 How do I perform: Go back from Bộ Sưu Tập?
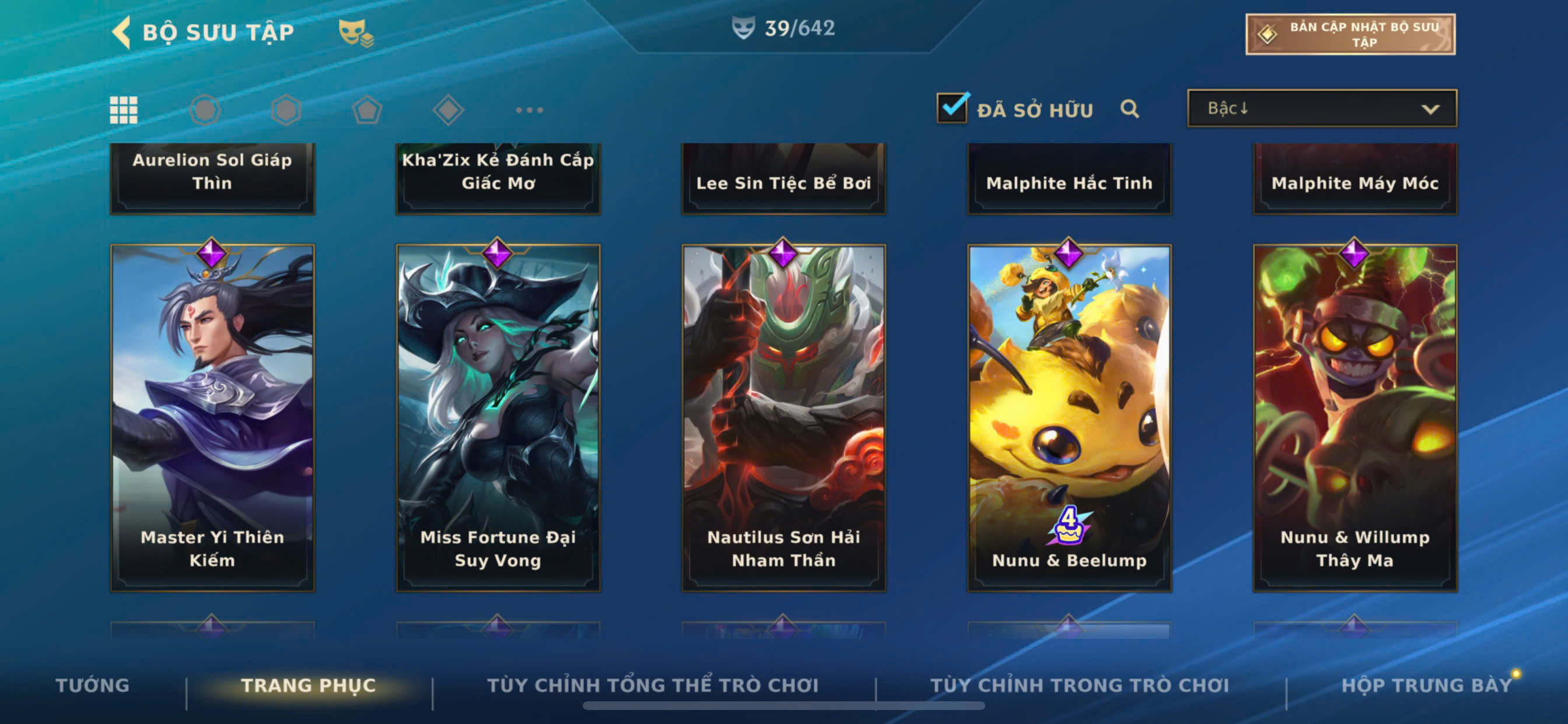(x=123, y=32)
